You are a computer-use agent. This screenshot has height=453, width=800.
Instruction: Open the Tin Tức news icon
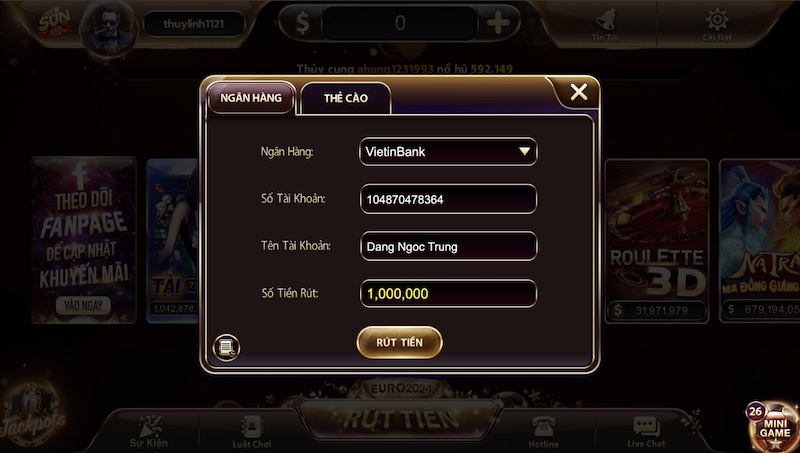coord(605,24)
